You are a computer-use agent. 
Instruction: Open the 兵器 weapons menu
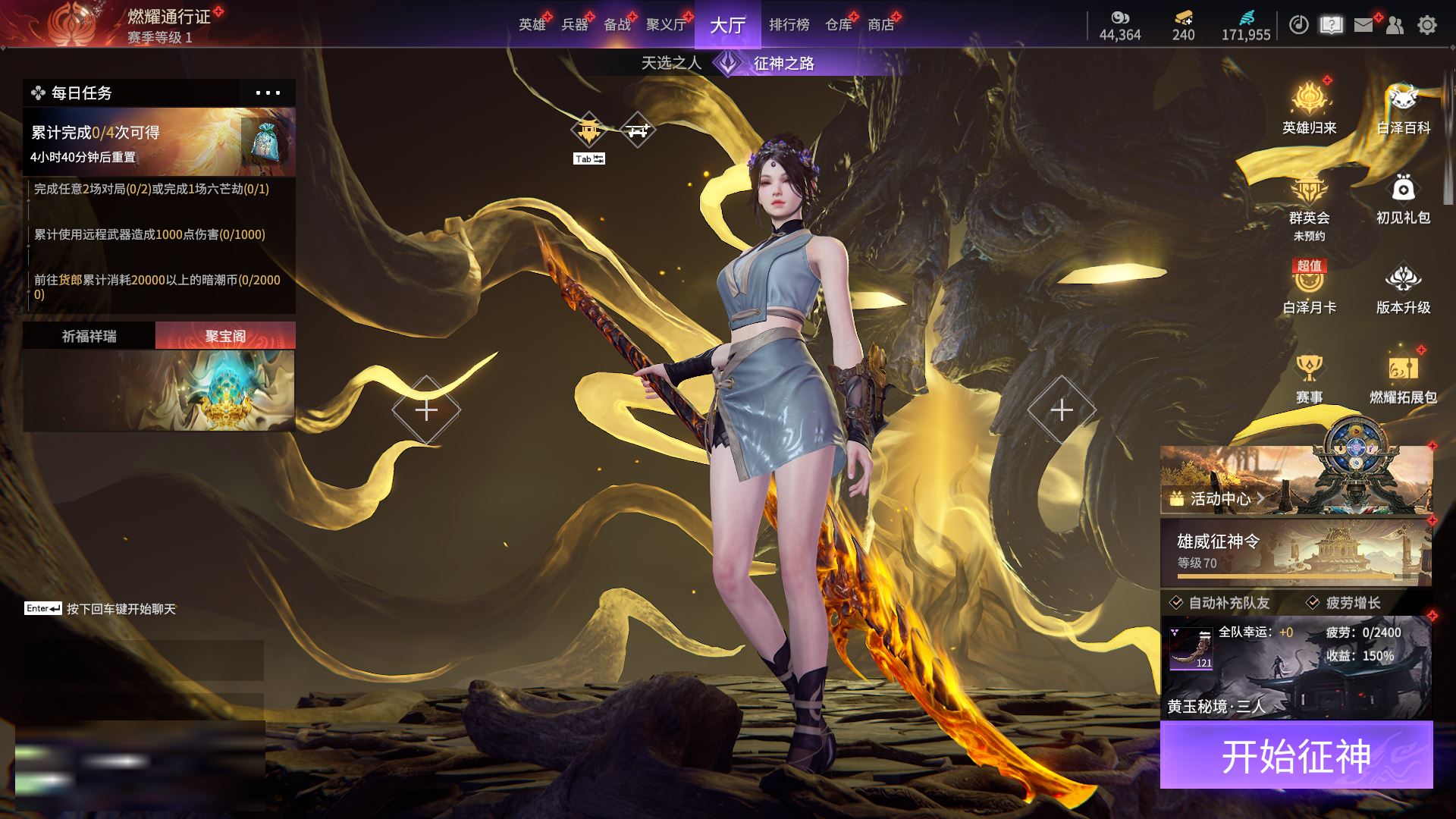click(x=574, y=25)
